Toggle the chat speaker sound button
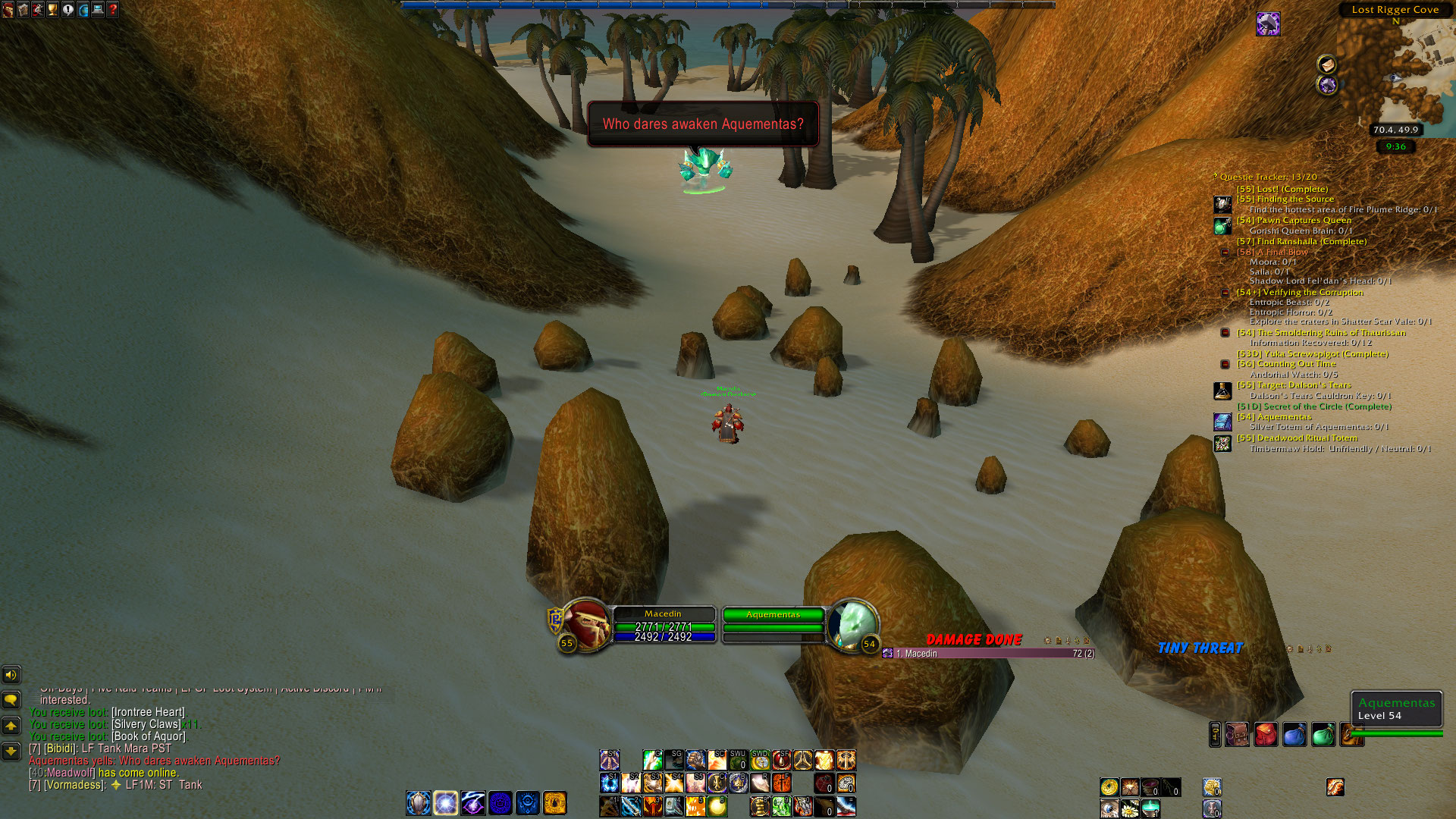 [11, 674]
